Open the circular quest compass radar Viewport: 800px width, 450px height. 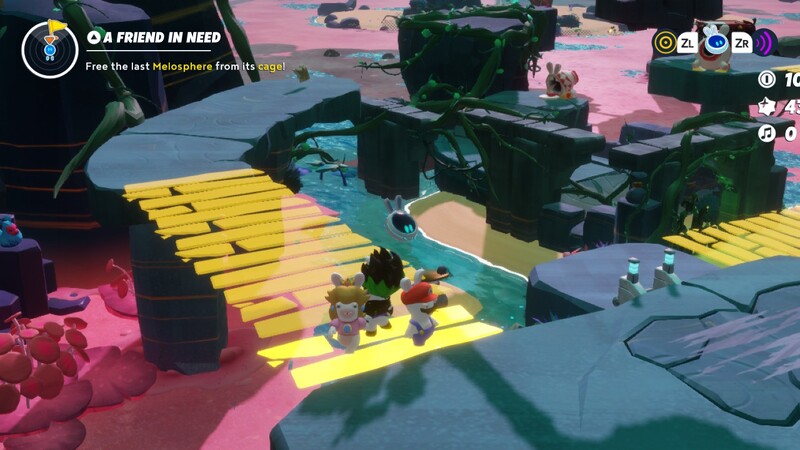click(x=49, y=48)
